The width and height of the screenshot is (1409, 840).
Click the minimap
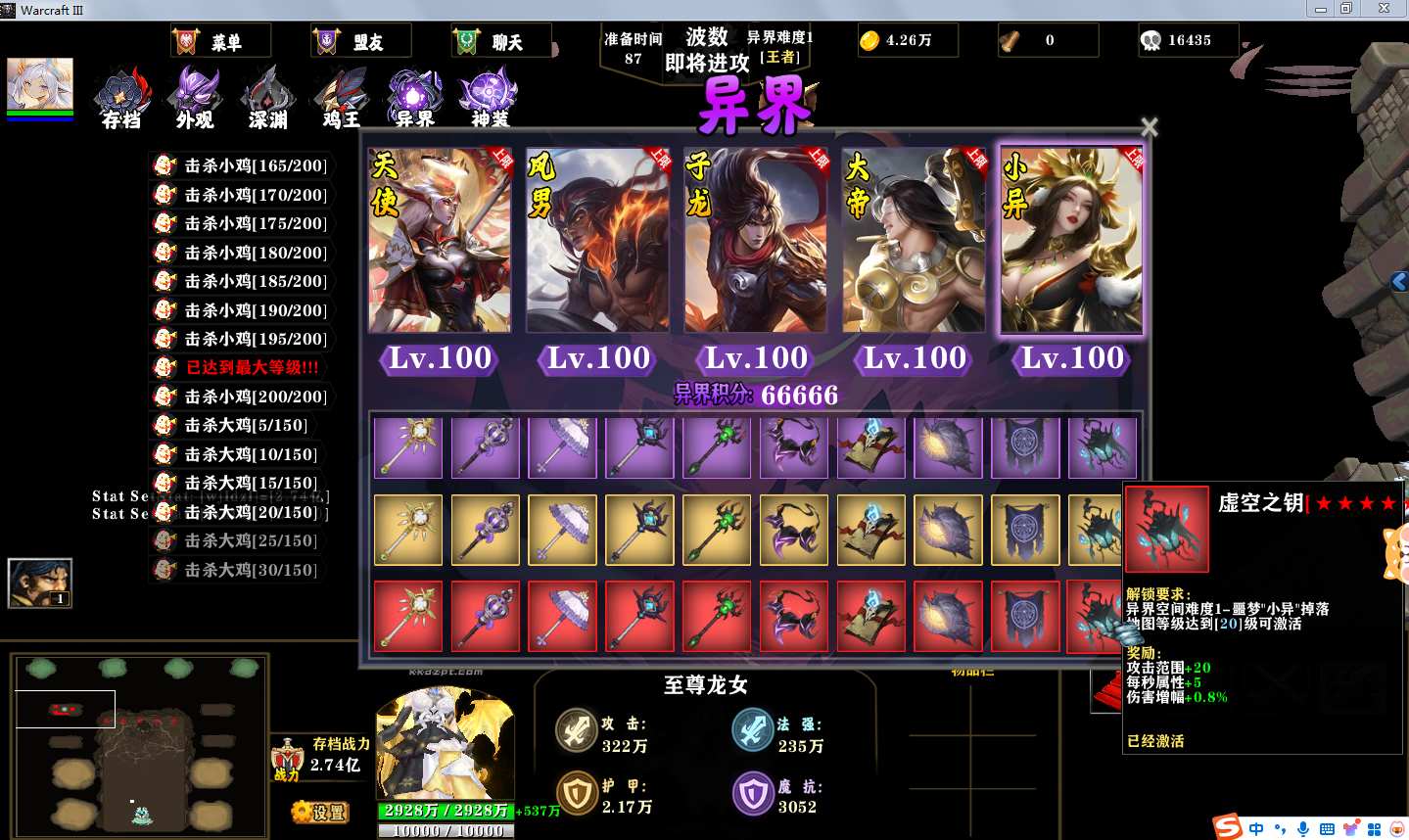141,743
